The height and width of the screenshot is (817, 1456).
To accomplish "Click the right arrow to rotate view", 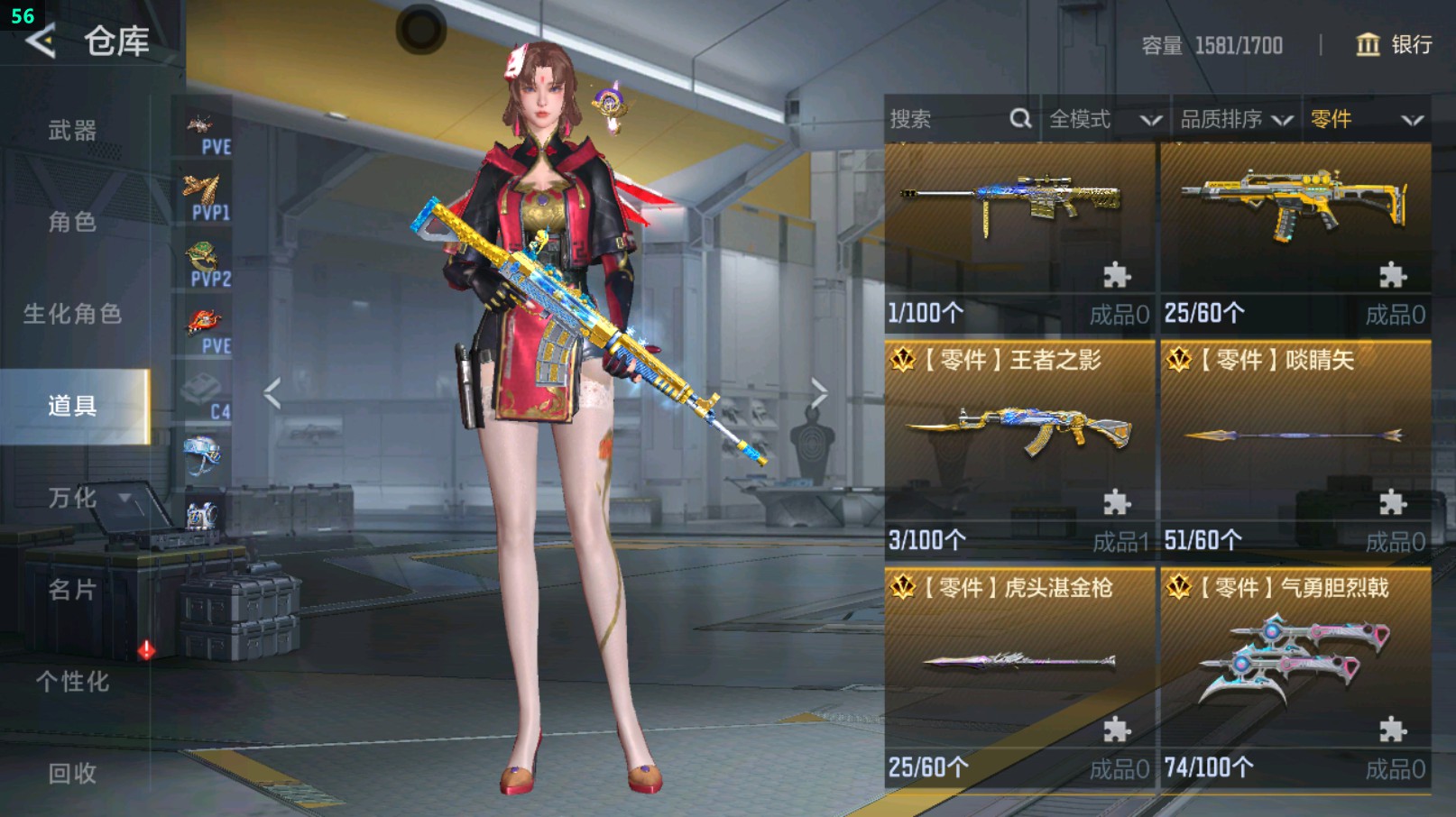I will click(817, 390).
